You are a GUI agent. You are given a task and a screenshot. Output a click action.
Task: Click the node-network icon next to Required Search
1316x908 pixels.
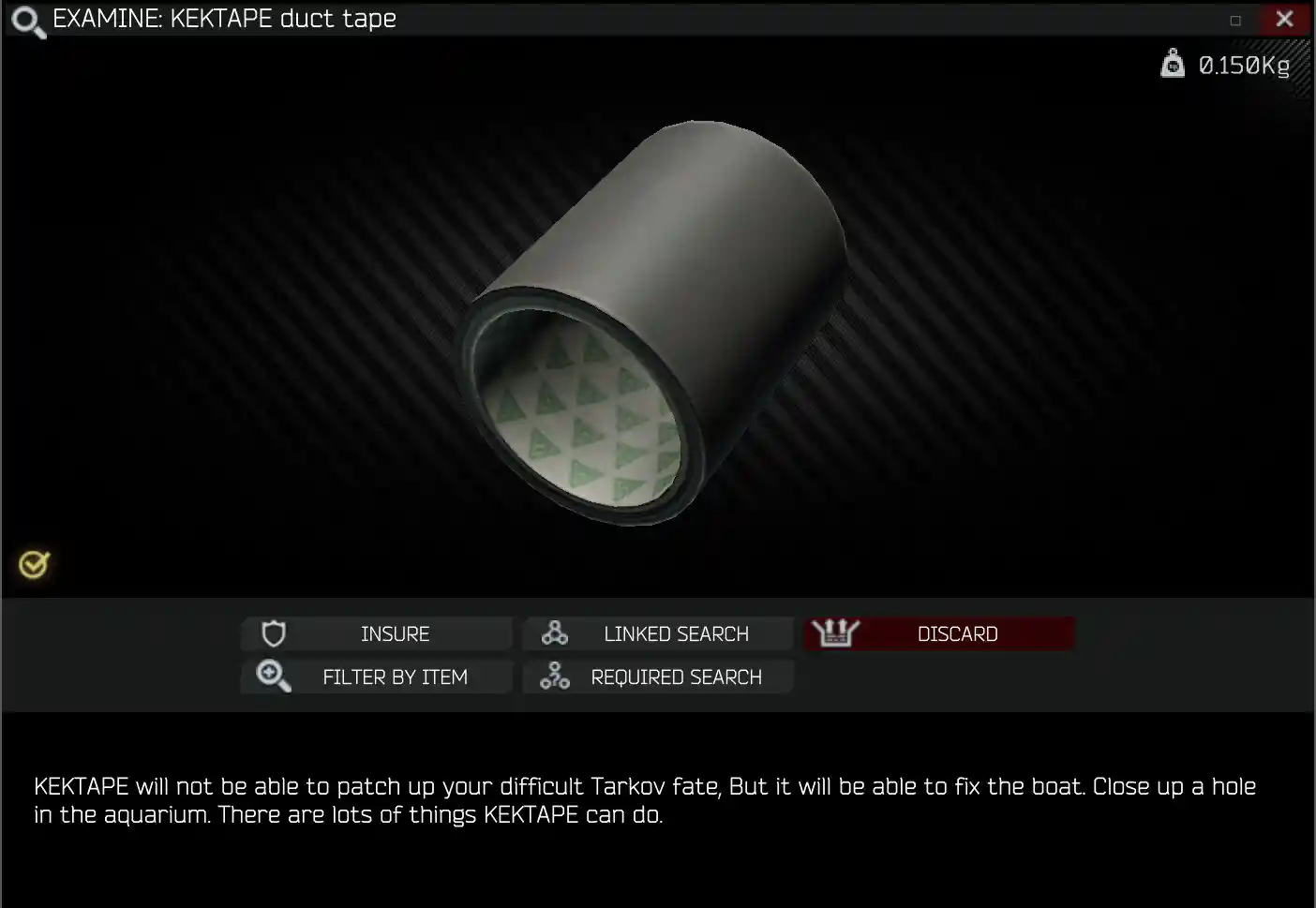[x=555, y=677]
